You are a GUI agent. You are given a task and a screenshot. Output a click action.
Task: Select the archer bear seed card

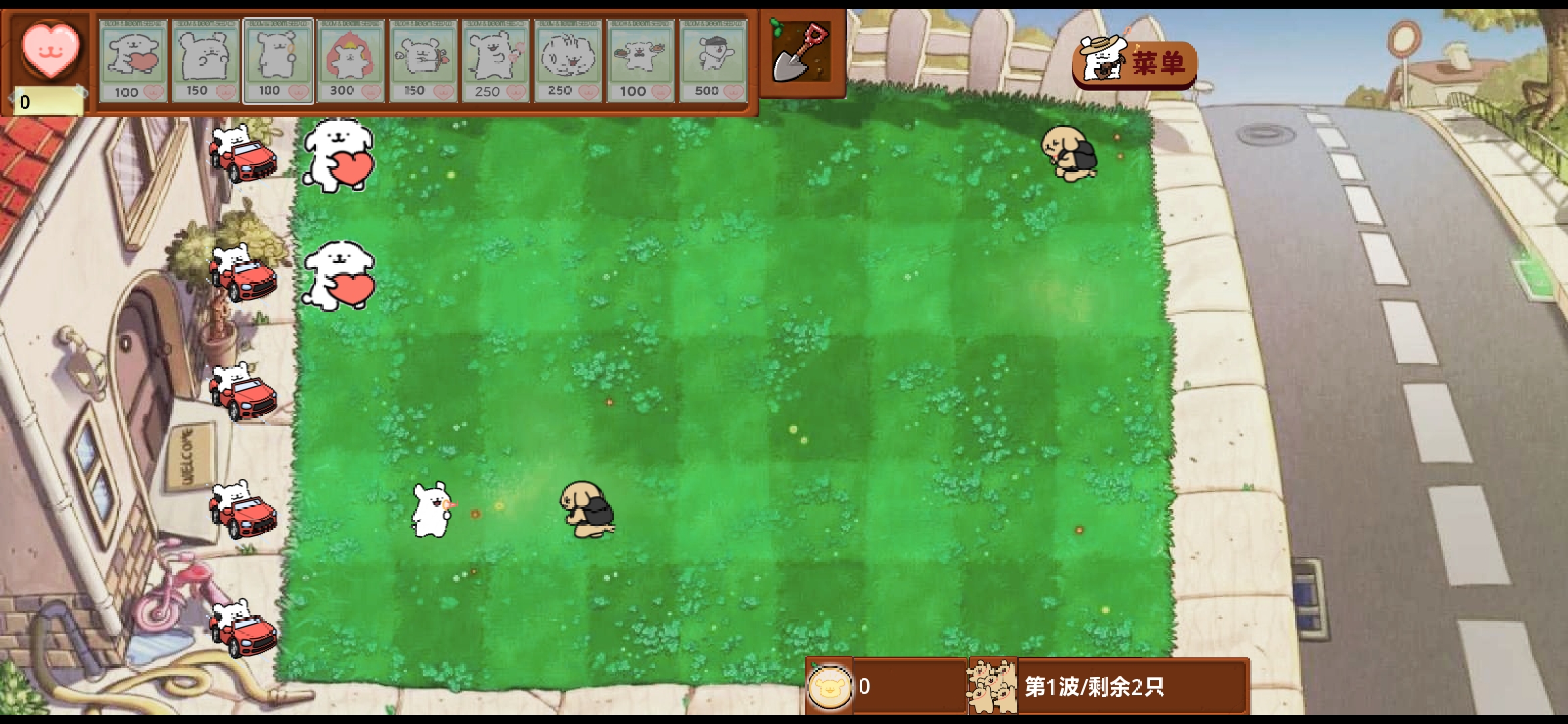point(423,60)
